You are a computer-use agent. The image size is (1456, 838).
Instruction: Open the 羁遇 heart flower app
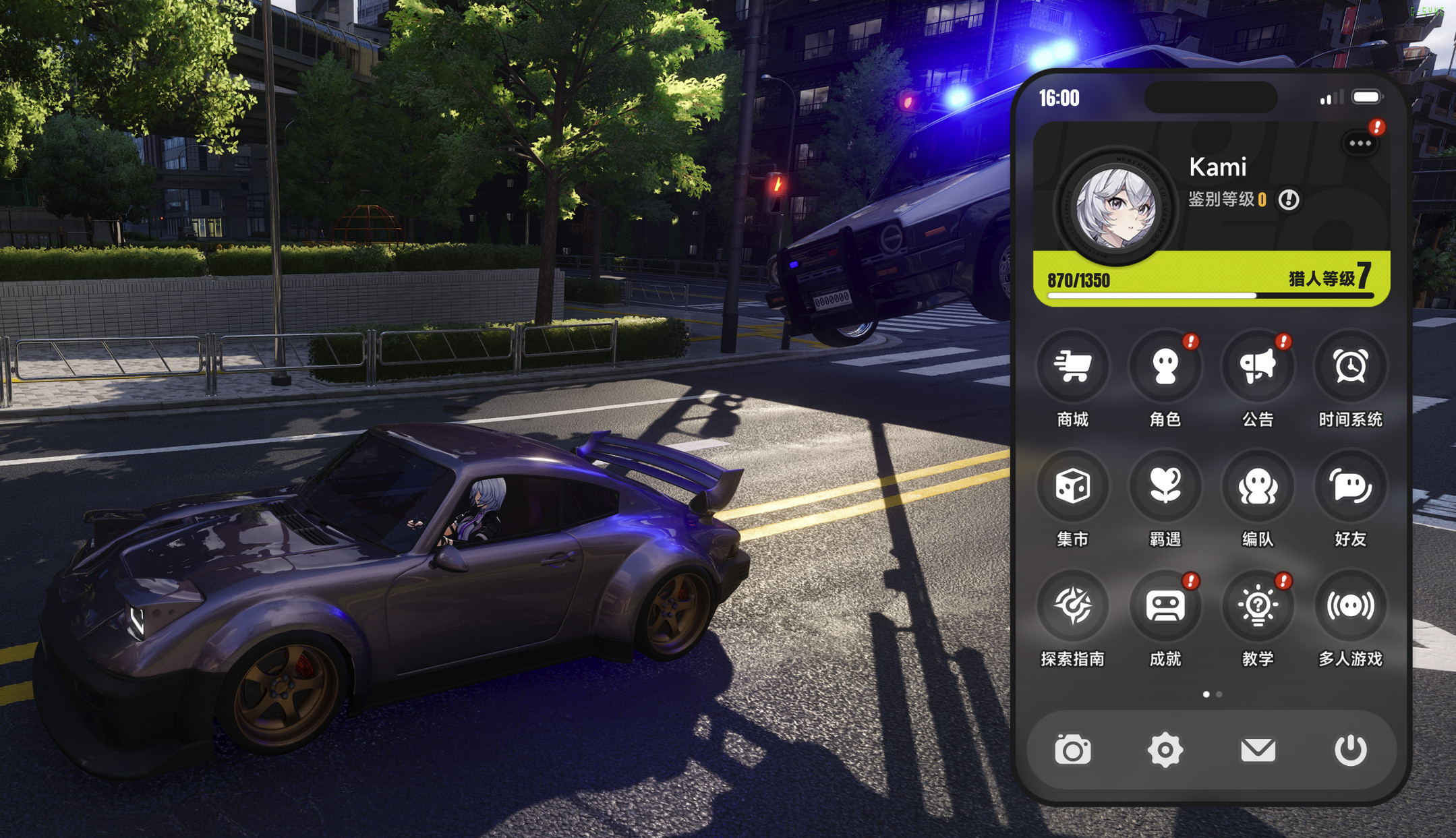click(x=1165, y=486)
